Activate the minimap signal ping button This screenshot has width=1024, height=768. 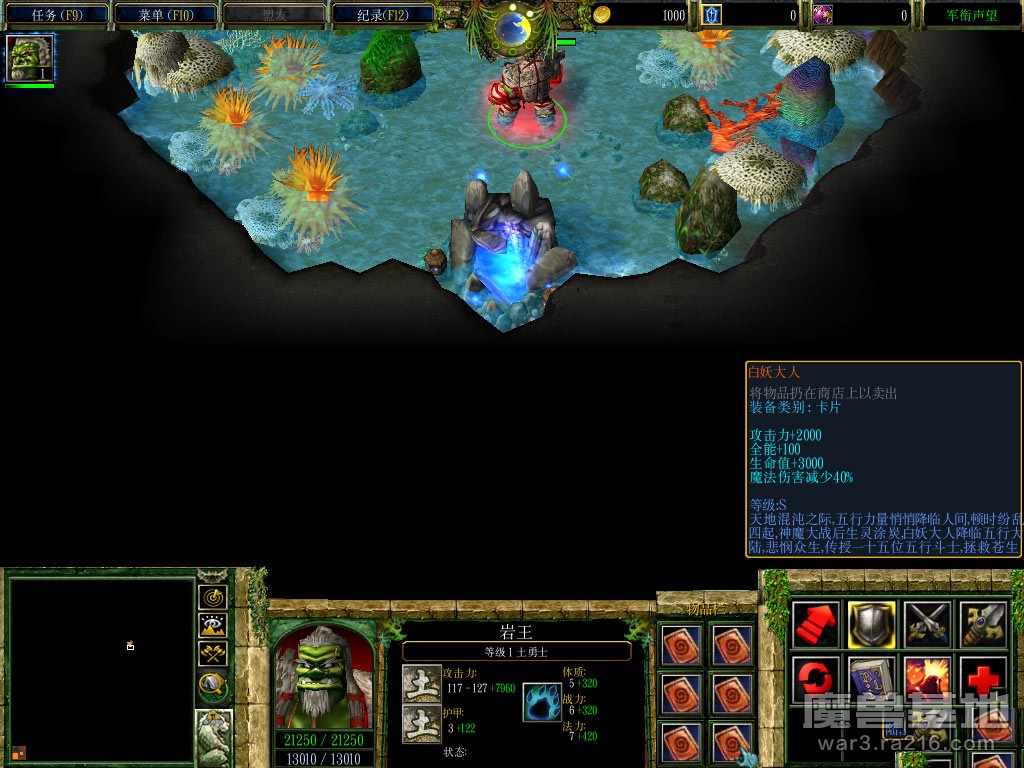[212, 597]
